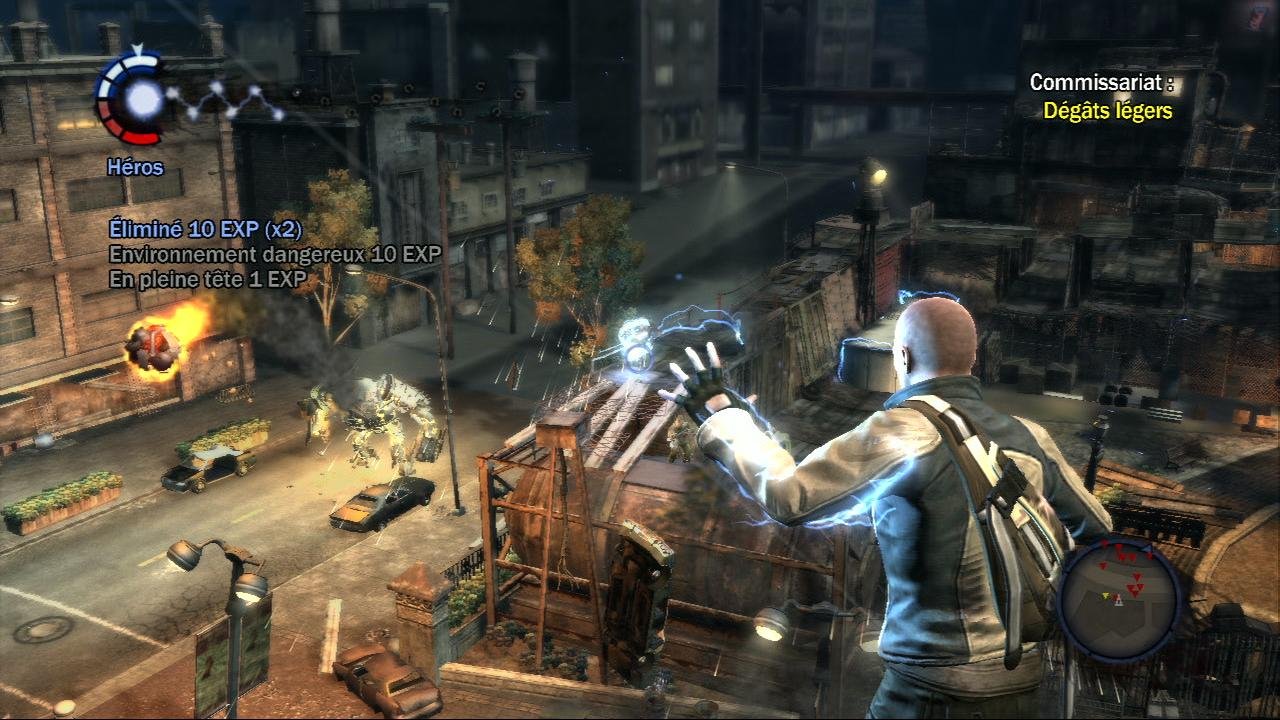1280x720 pixels.
Task: Click the circular minimap
Action: tap(1119, 596)
